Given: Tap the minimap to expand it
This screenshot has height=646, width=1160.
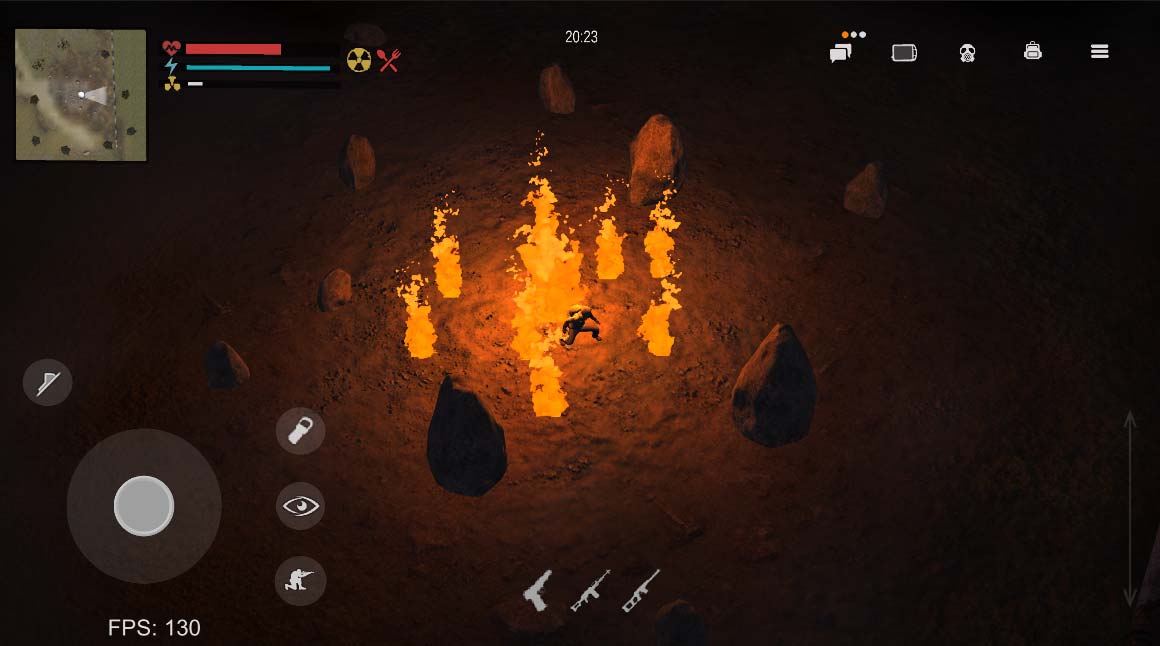Looking at the screenshot, I should [x=81, y=95].
